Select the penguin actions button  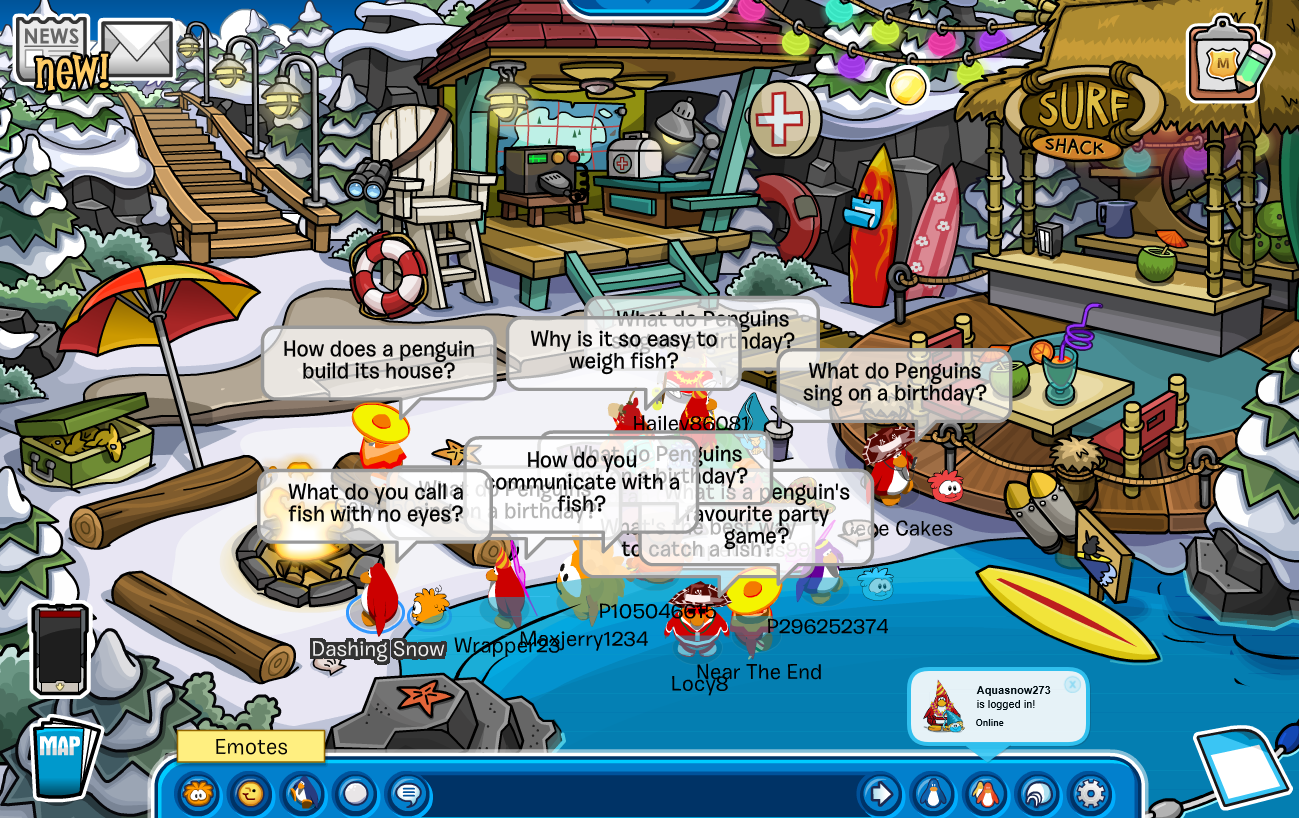pyautogui.click(x=302, y=795)
